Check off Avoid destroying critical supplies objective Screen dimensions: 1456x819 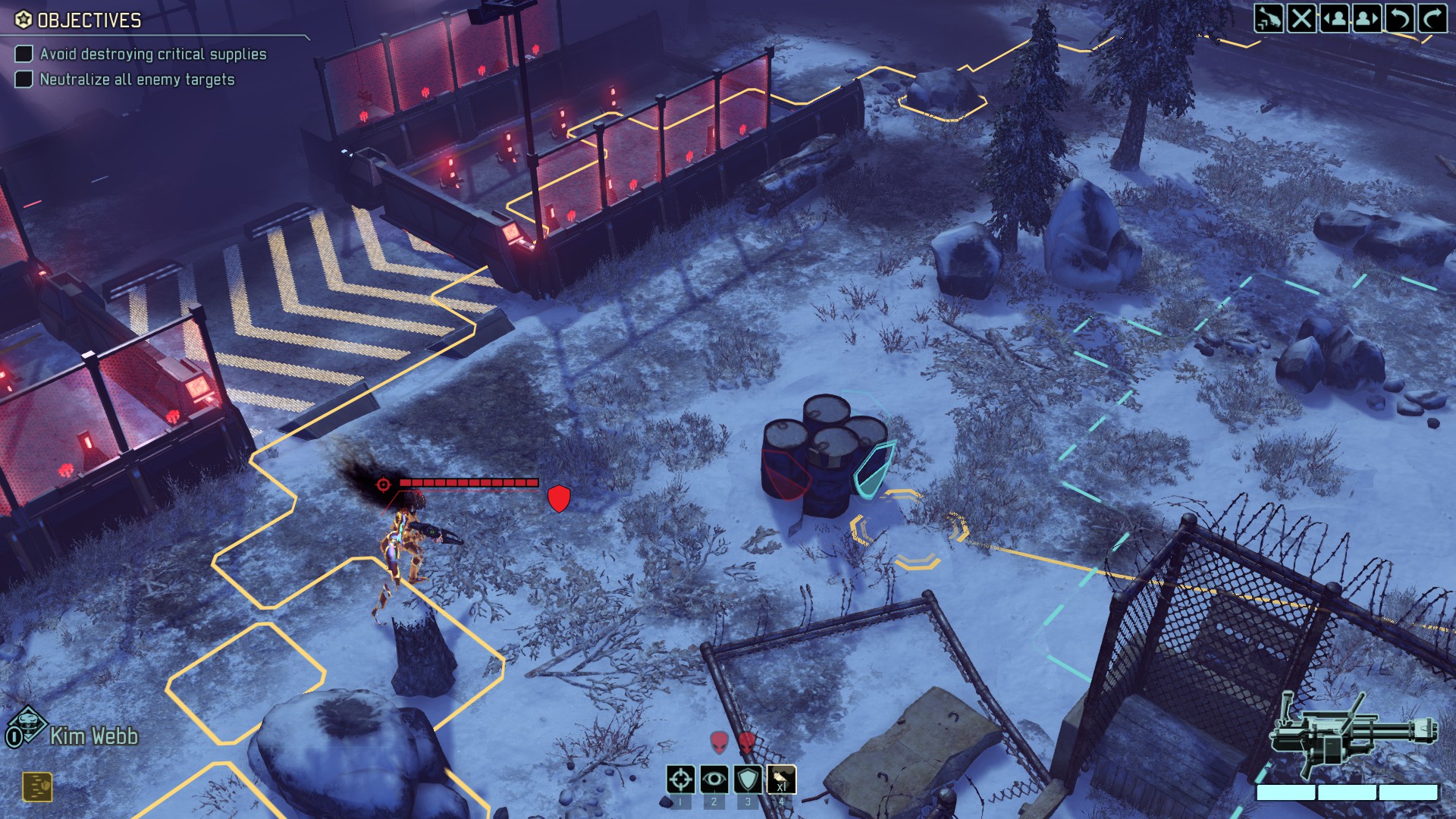coord(24,54)
